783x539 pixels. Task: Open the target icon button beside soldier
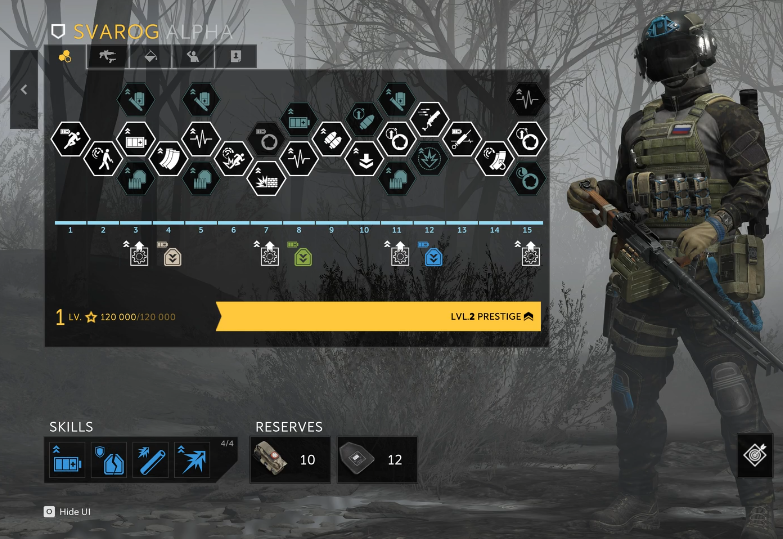tap(756, 455)
